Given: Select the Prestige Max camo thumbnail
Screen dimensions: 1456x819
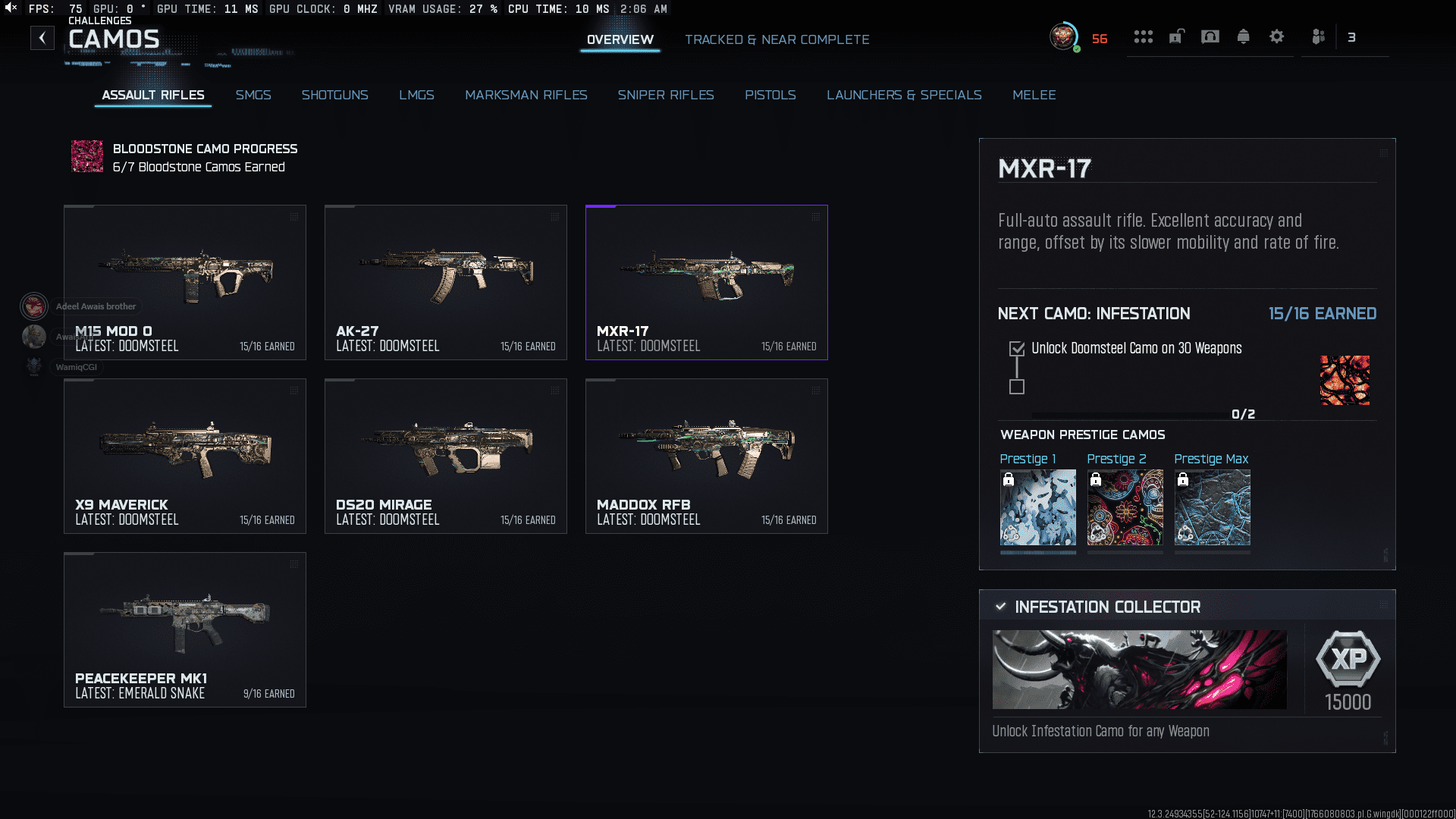Looking at the screenshot, I should [1212, 507].
